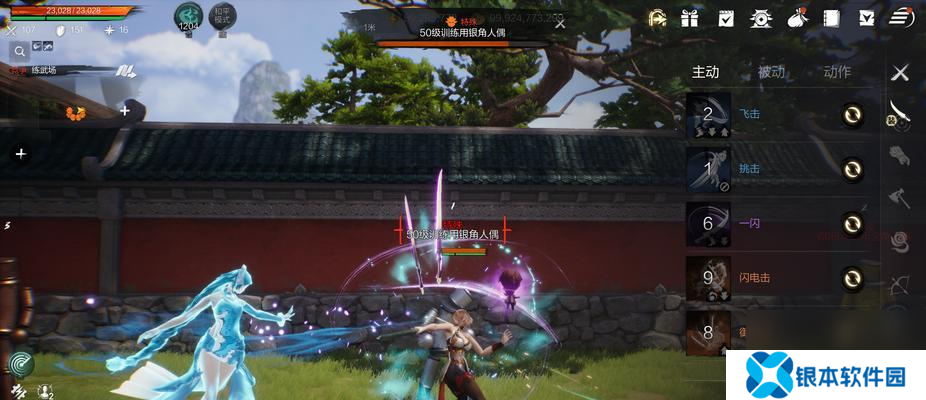Select the 一闪 skill icon

pos(708,224)
